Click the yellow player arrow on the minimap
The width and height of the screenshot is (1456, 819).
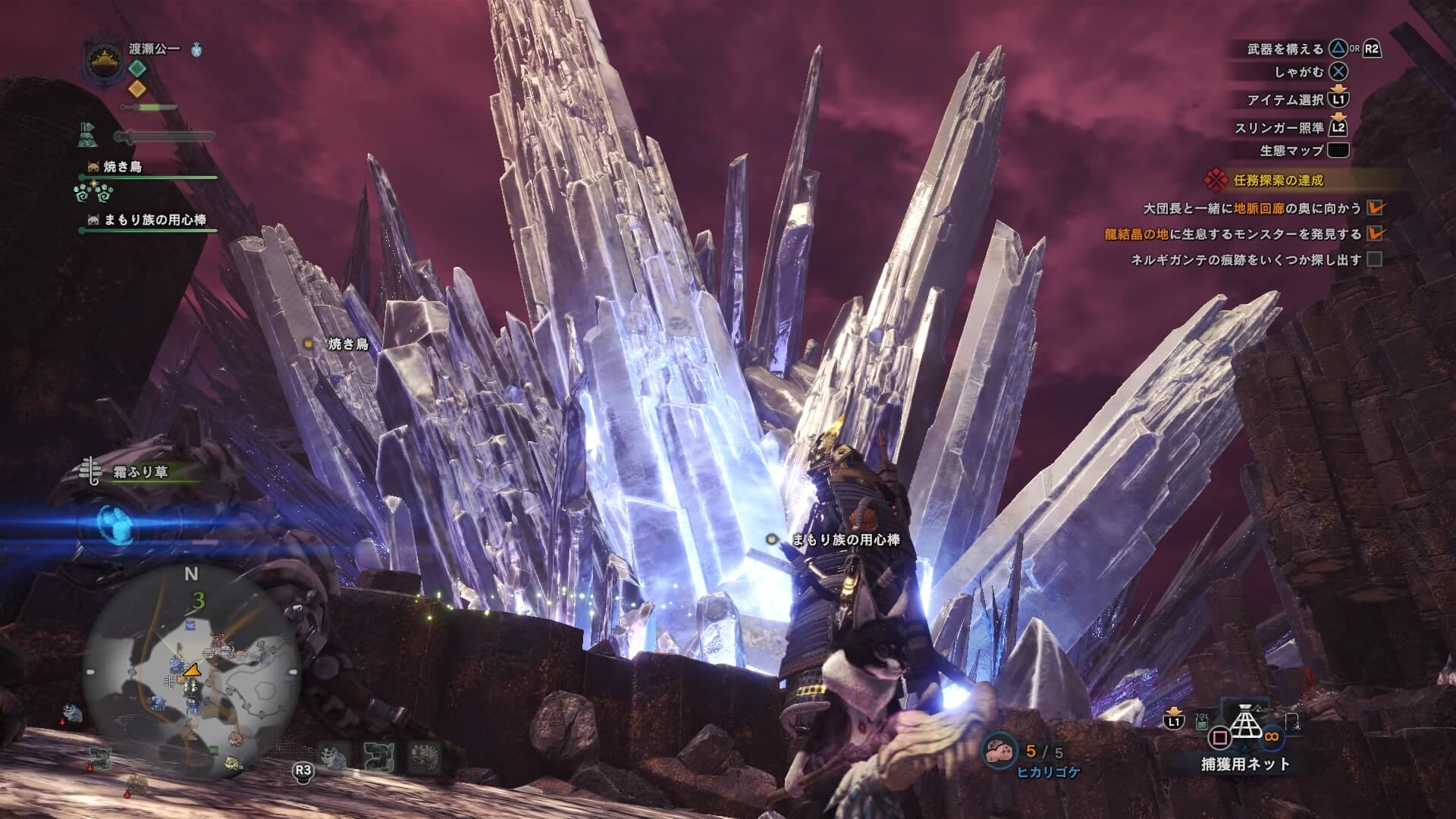192,670
